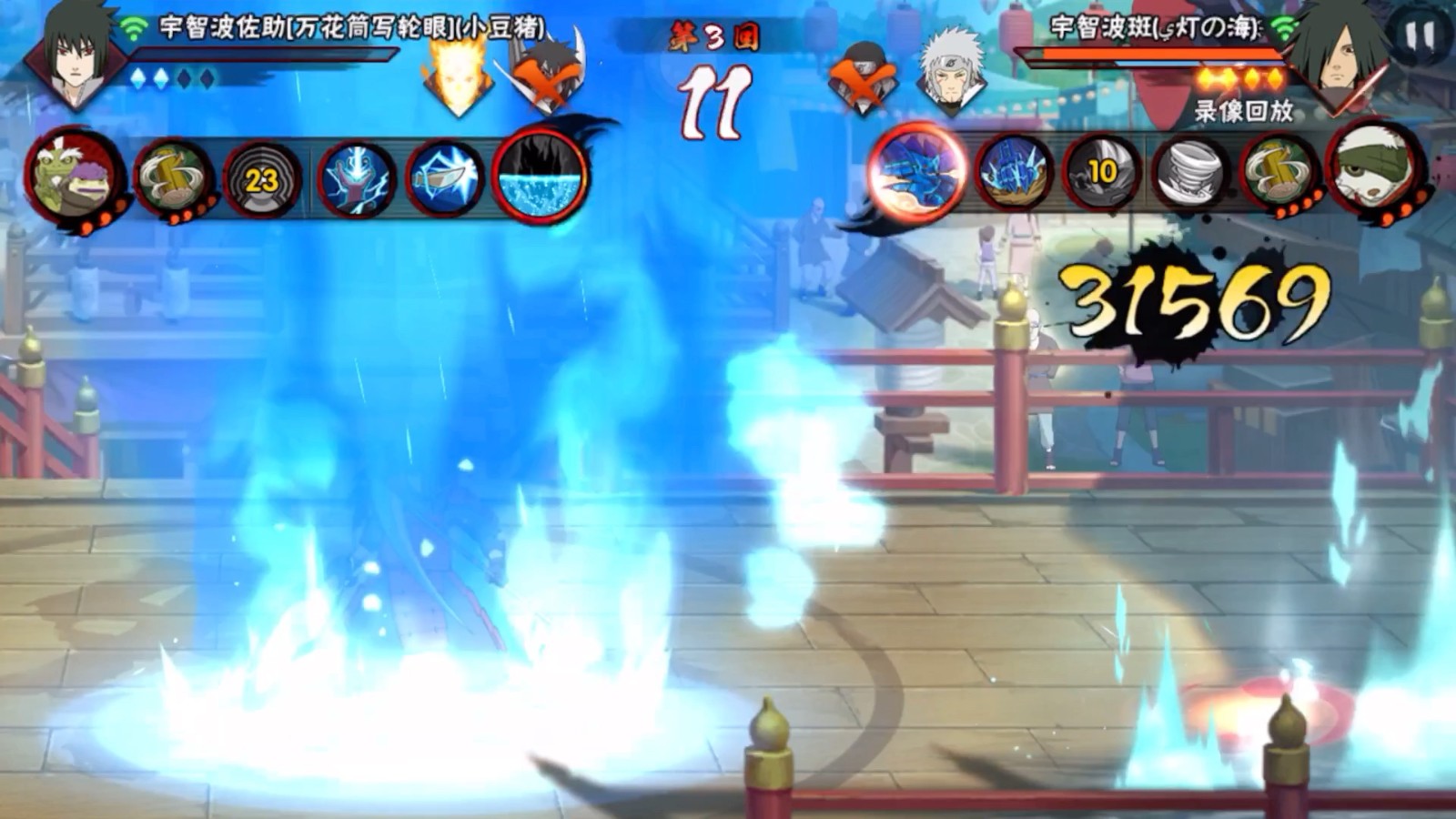Screen dimensions: 1456x819
Task: Click the skill on 23-second cooldown
Action: tap(261, 180)
